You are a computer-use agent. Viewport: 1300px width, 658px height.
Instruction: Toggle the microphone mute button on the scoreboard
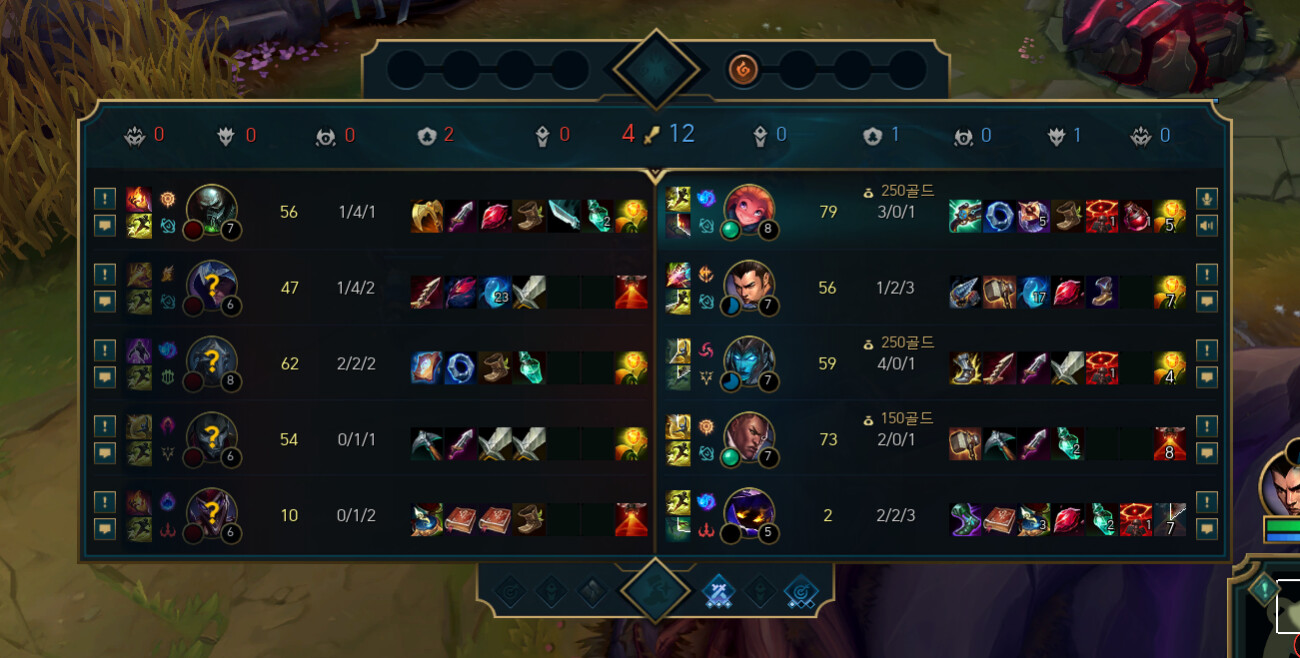click(x=1206, y=199)
